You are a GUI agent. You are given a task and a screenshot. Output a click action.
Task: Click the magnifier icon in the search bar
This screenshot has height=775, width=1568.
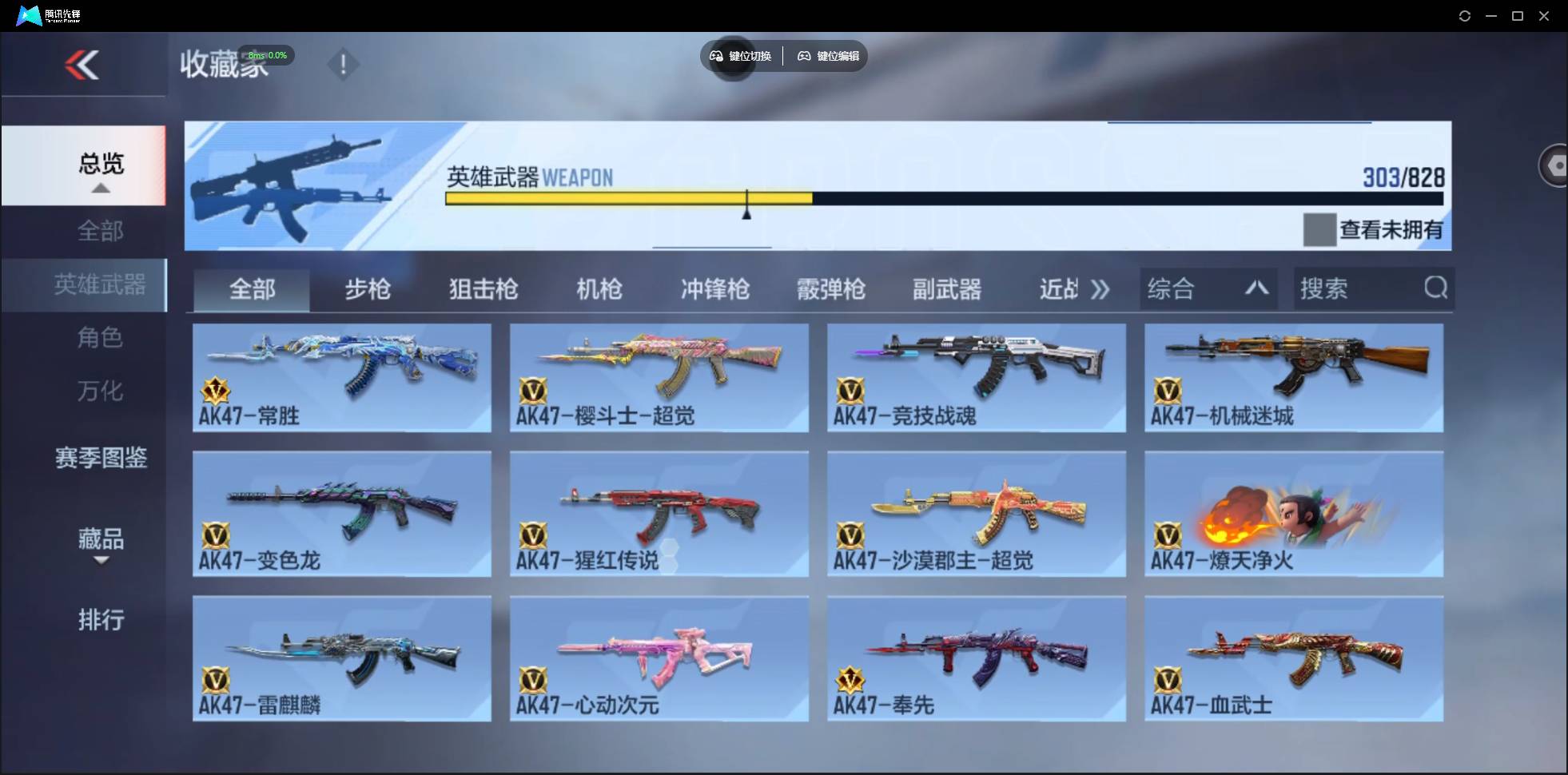[1436, 288]
